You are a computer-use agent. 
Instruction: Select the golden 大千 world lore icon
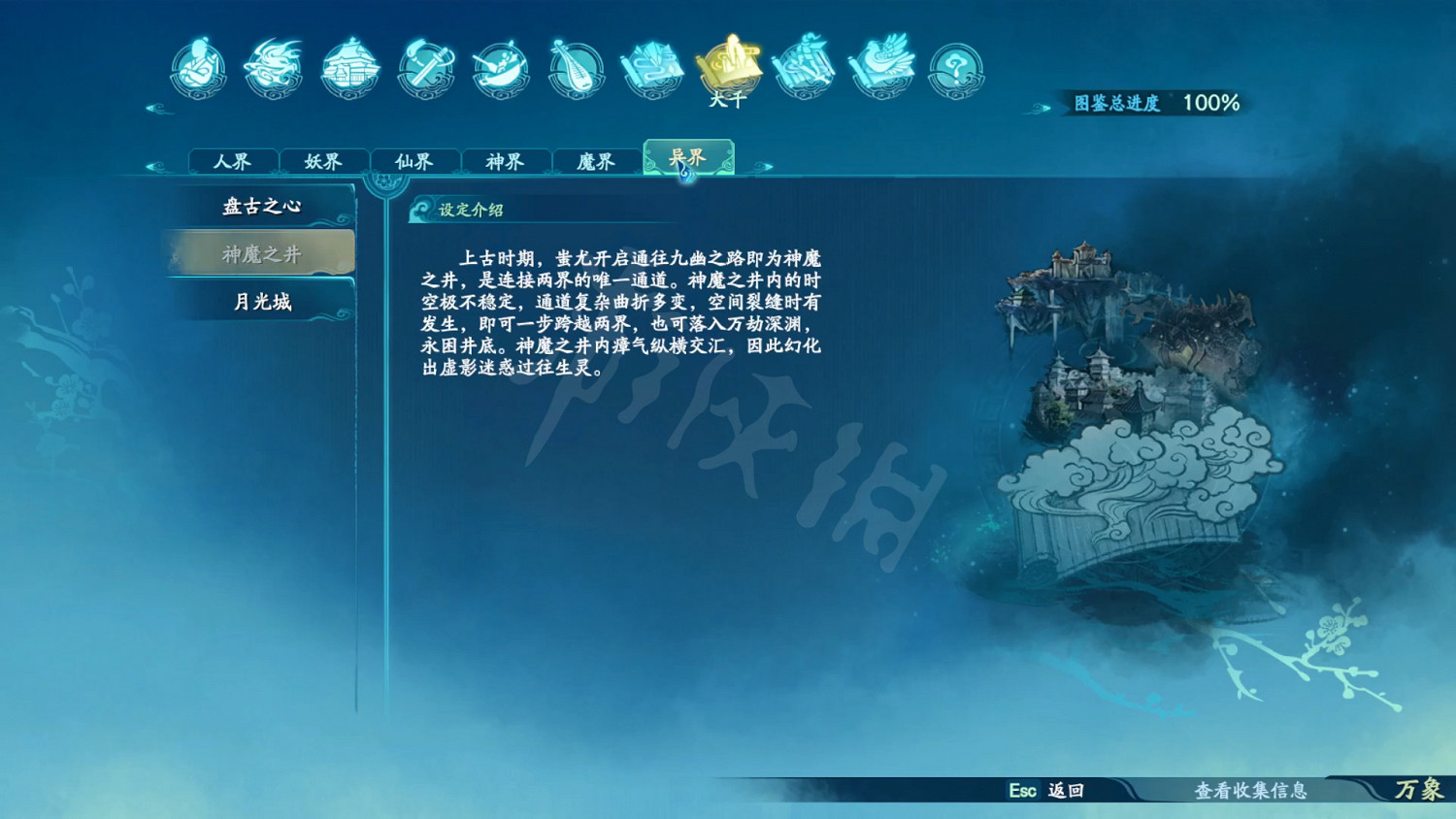(728, 66)
